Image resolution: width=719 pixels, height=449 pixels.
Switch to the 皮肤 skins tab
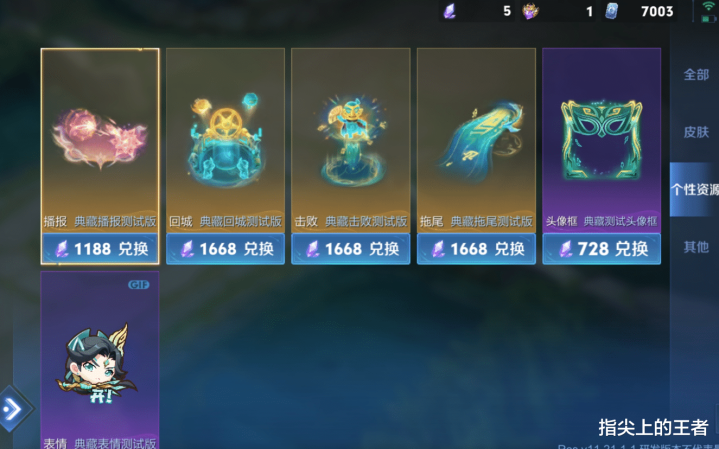pos(696,132)
